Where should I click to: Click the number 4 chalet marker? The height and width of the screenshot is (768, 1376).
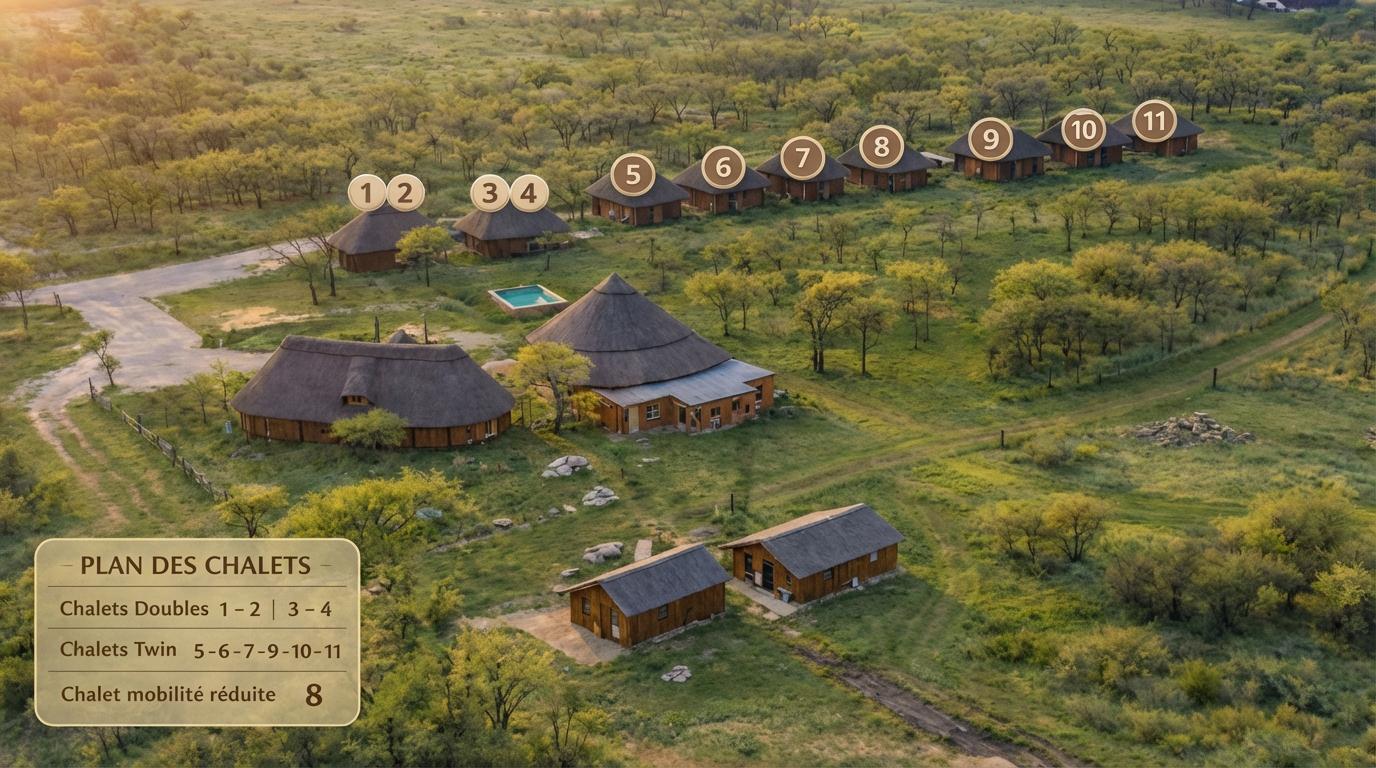pyautogui.click(x=529, y=193)
